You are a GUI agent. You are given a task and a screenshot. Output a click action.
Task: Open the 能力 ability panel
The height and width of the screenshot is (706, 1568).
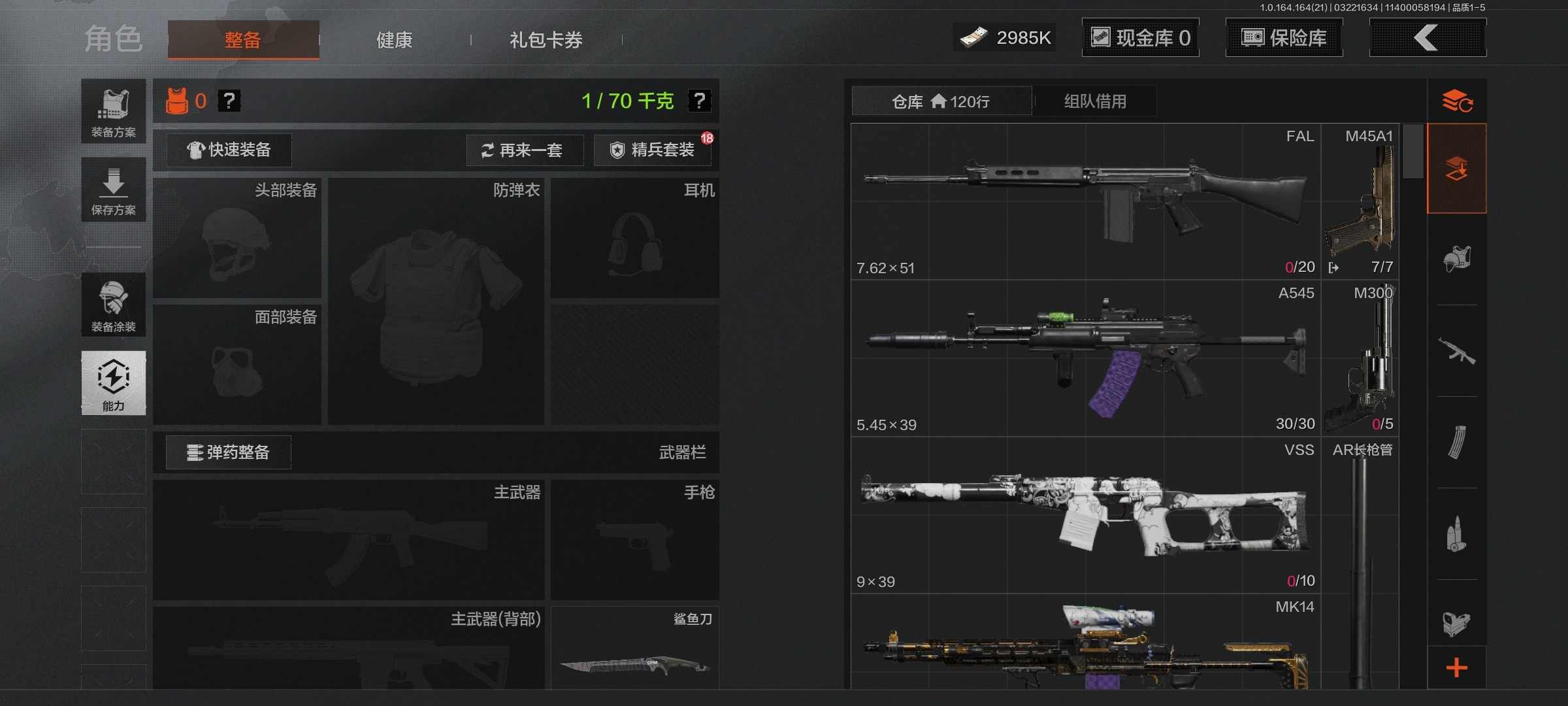coord(114,383)
